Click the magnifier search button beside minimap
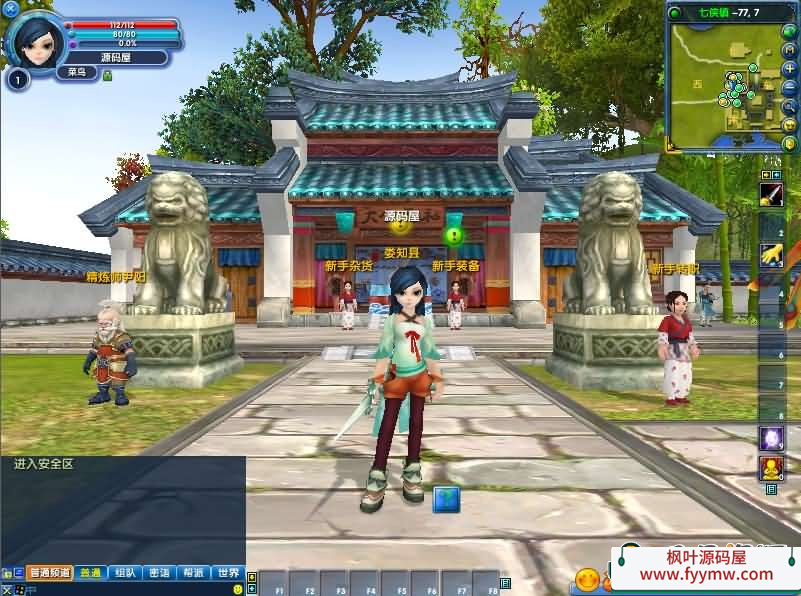Image resolution: width=801 pixels, height=596 pixels. [x=789, y=106]
